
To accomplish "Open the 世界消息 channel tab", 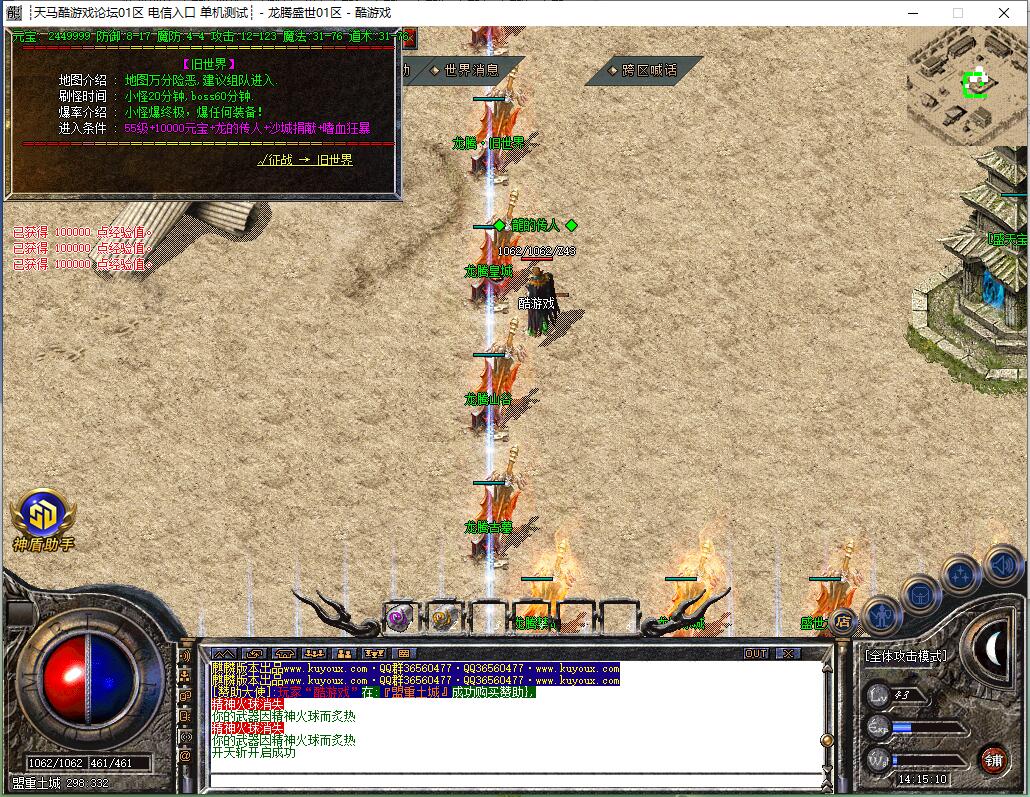I will [x=471, y=70].
